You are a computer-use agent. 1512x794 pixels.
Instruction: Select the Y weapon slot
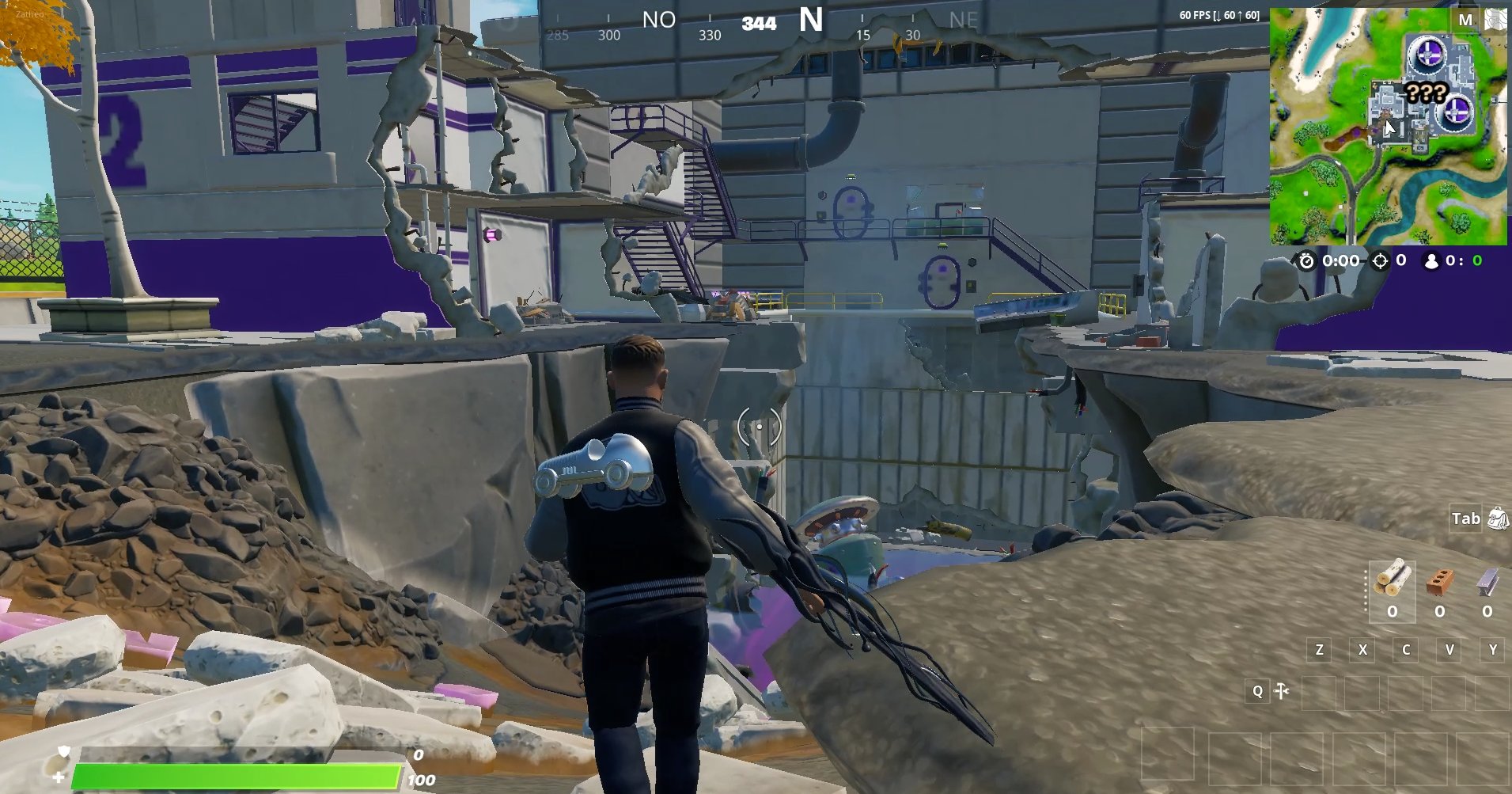click(1492, 649)
